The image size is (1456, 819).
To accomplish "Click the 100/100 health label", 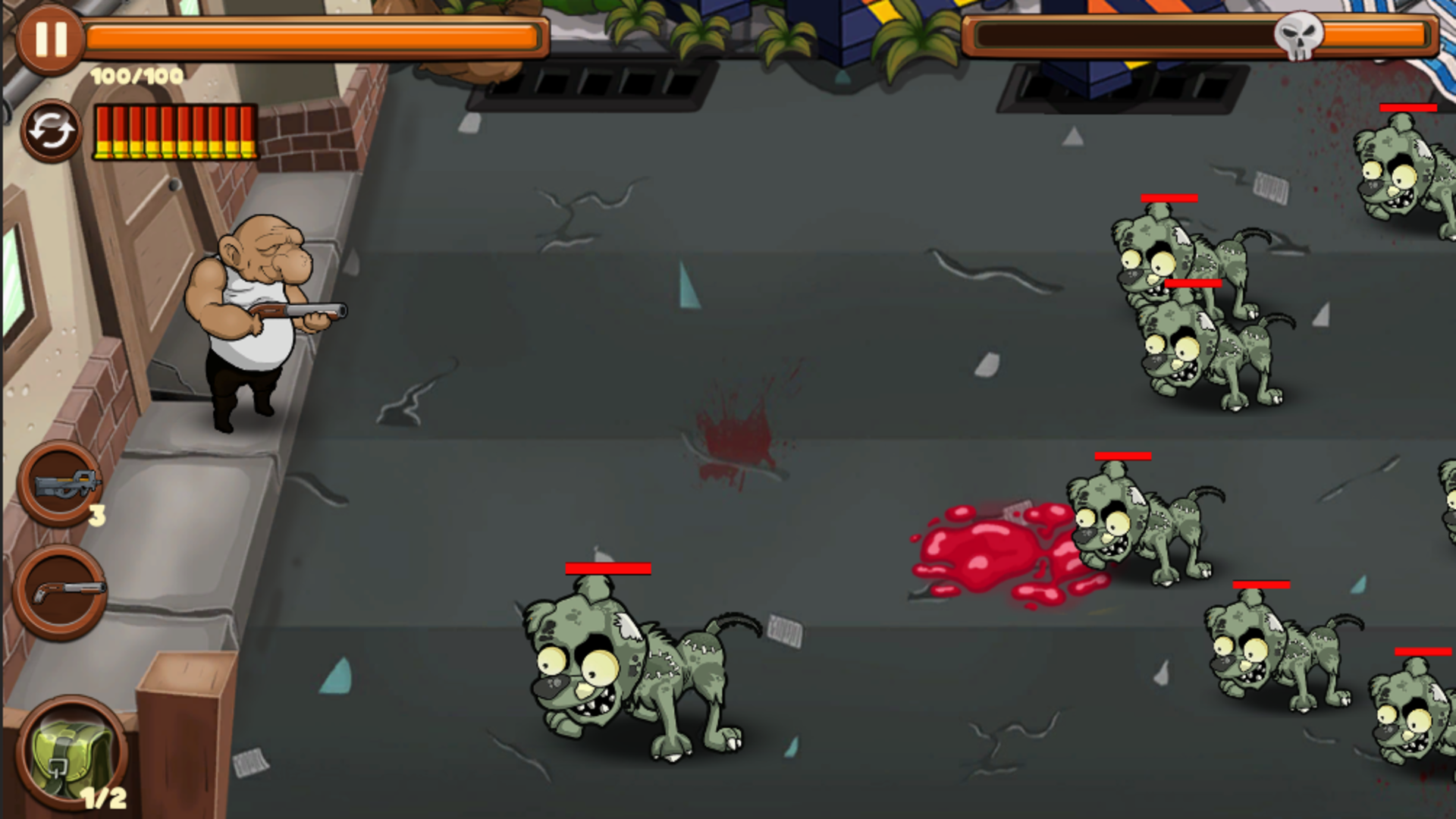I will click(135, 76).
